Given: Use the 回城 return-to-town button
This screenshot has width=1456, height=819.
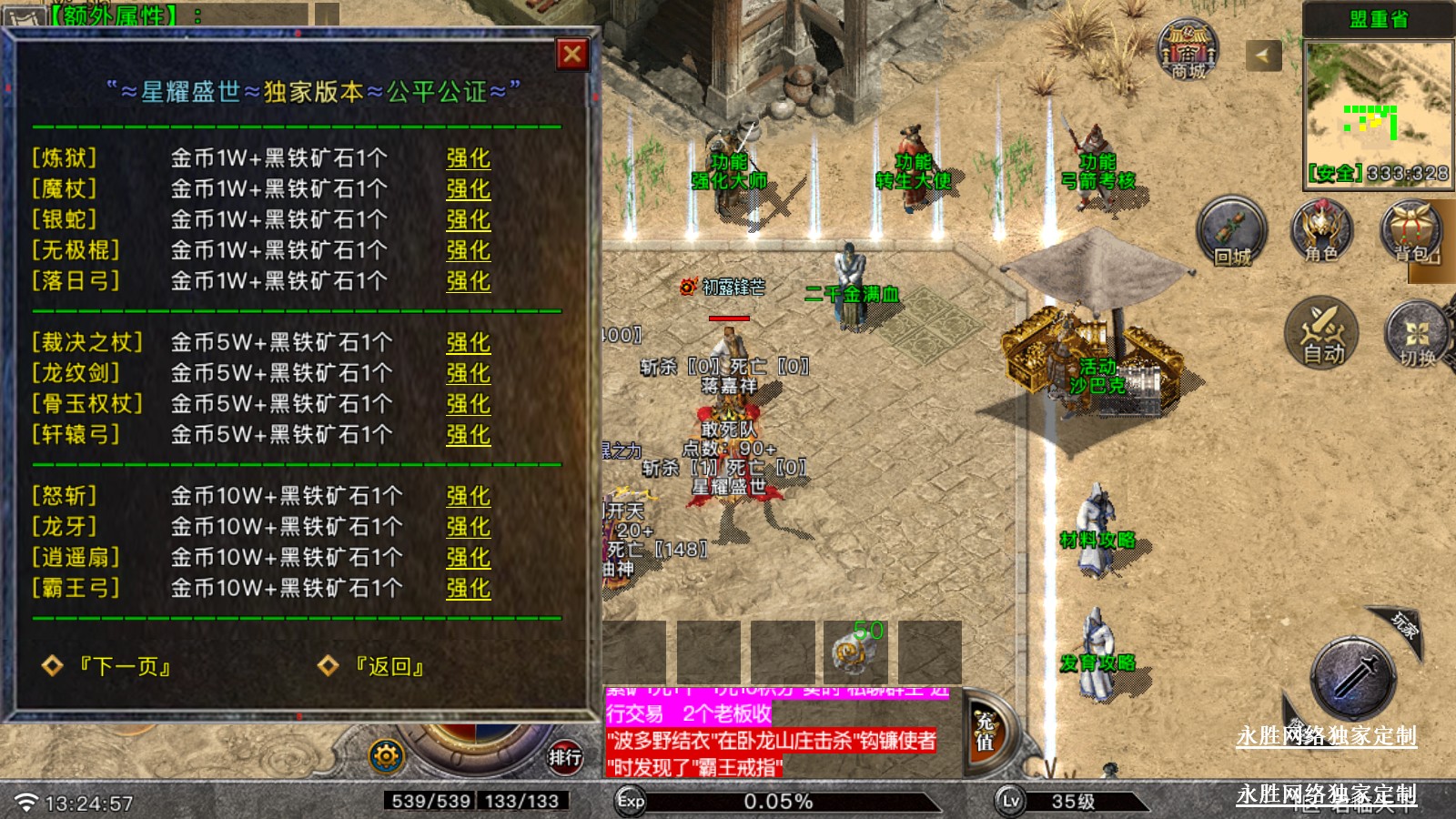Looking at the screenshot, I should tap(1231, 233).
